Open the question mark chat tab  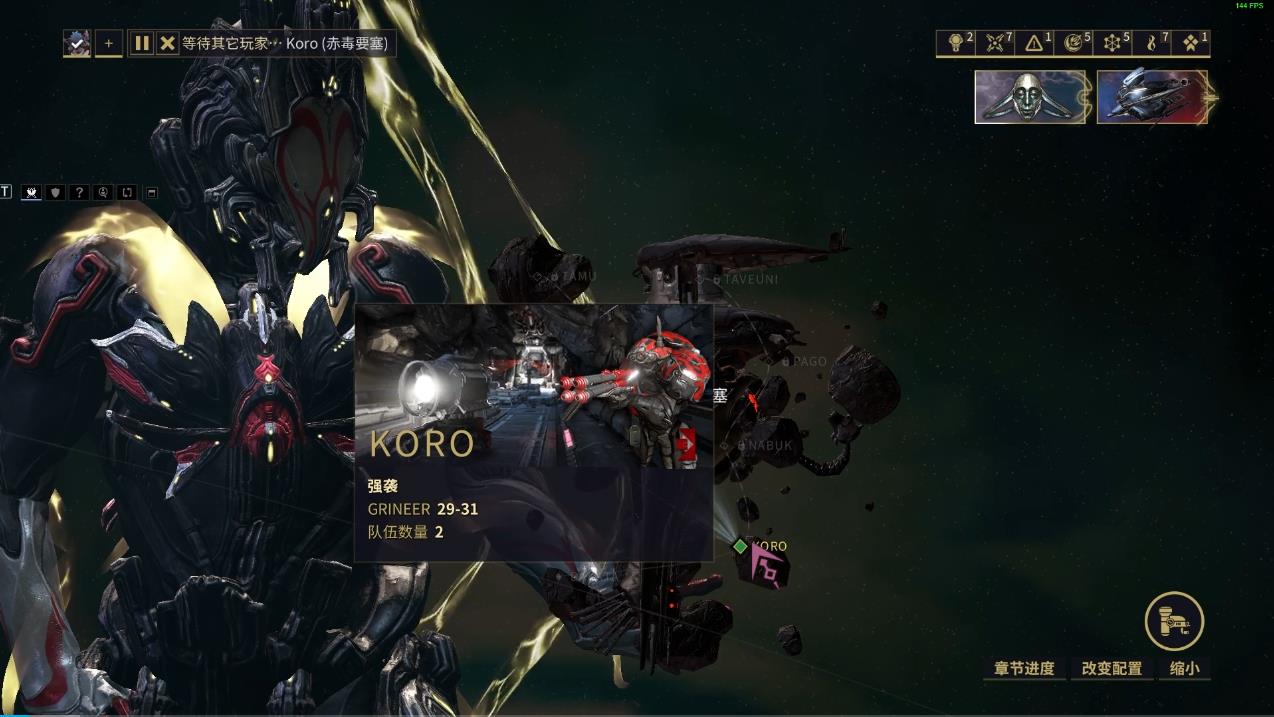[79, 192]
